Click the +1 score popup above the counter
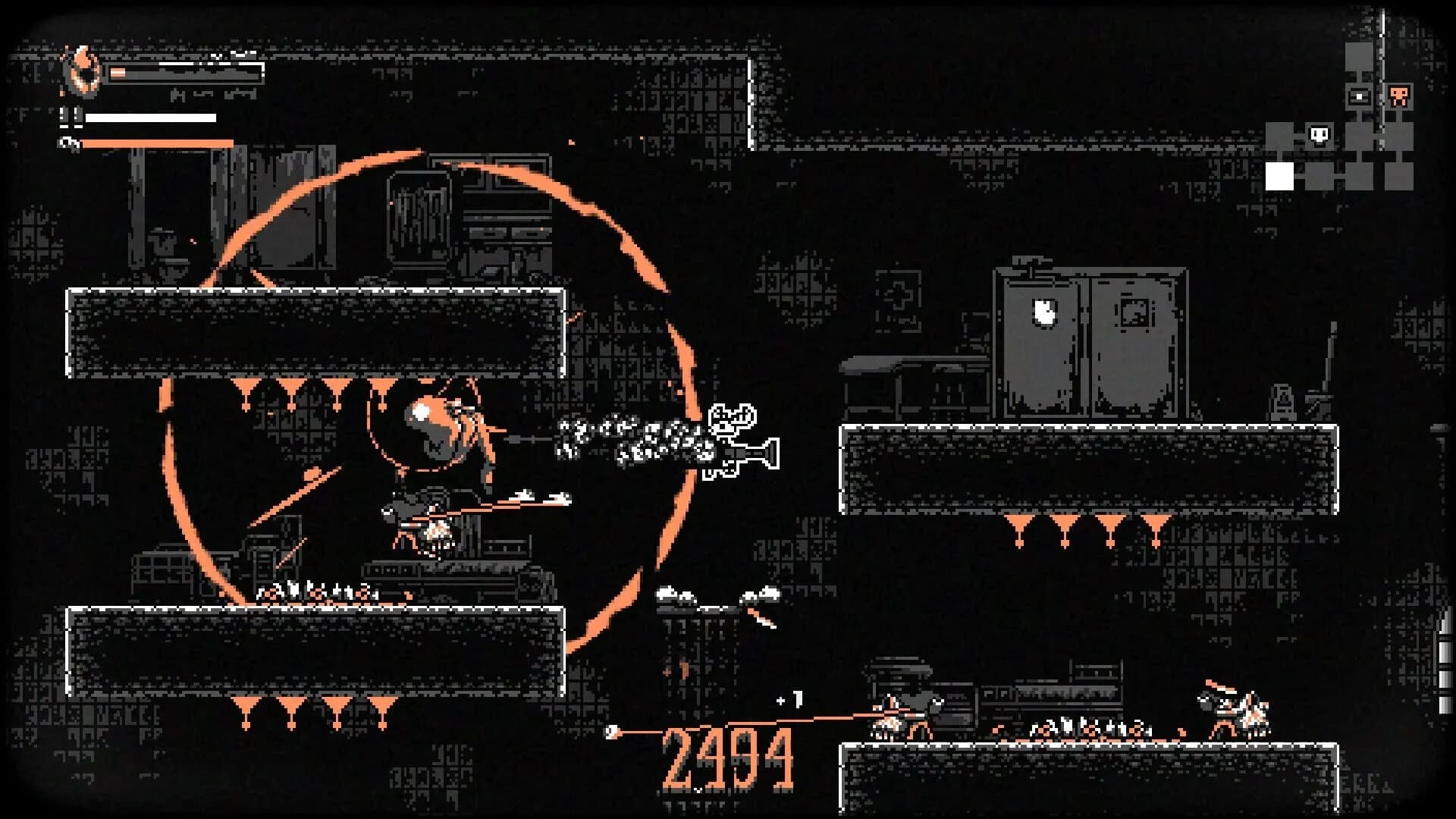Image resolution: width=1456 pixels, height=819 pixels. coord(789,698)
